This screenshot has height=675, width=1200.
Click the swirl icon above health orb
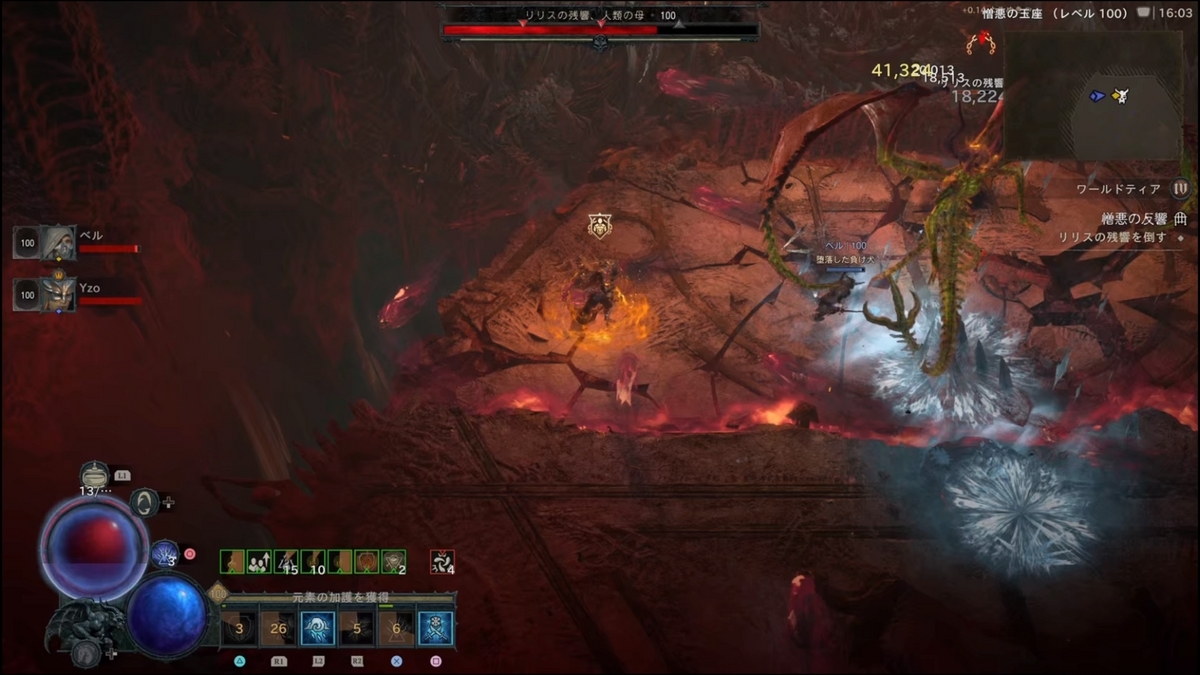[x=145, y=502]
